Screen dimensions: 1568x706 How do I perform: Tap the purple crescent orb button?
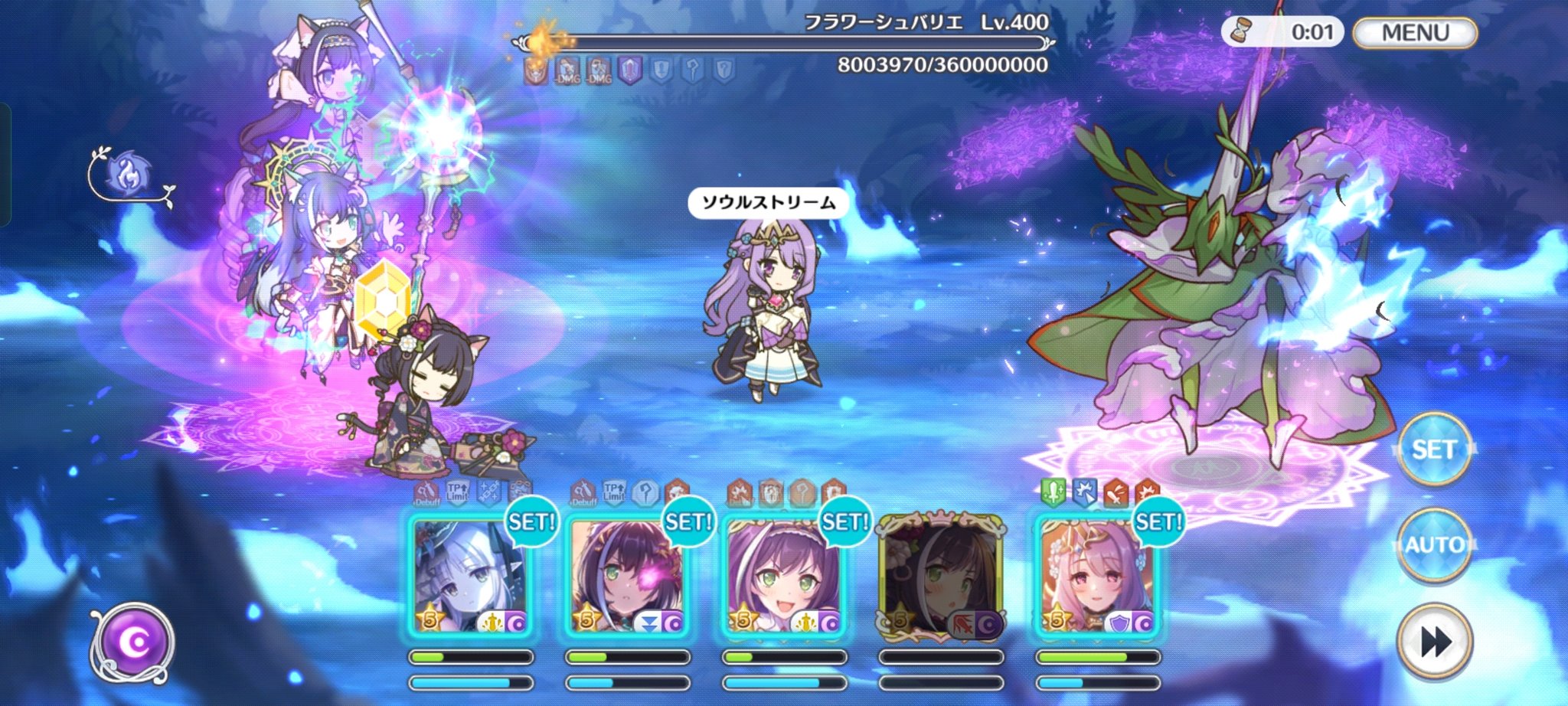coord(133,642)
